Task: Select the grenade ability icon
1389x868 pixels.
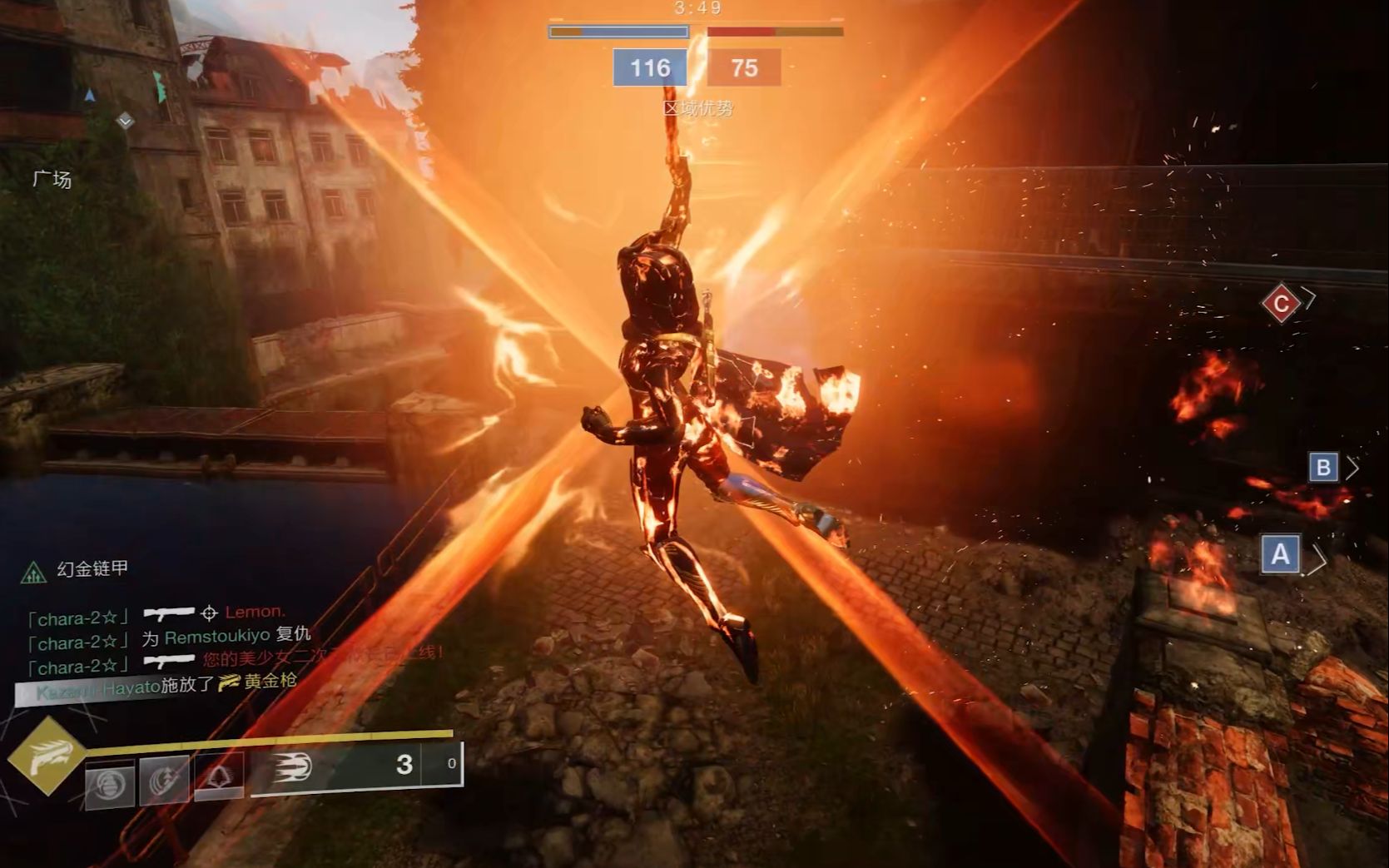Action: [x=110, y=784]
